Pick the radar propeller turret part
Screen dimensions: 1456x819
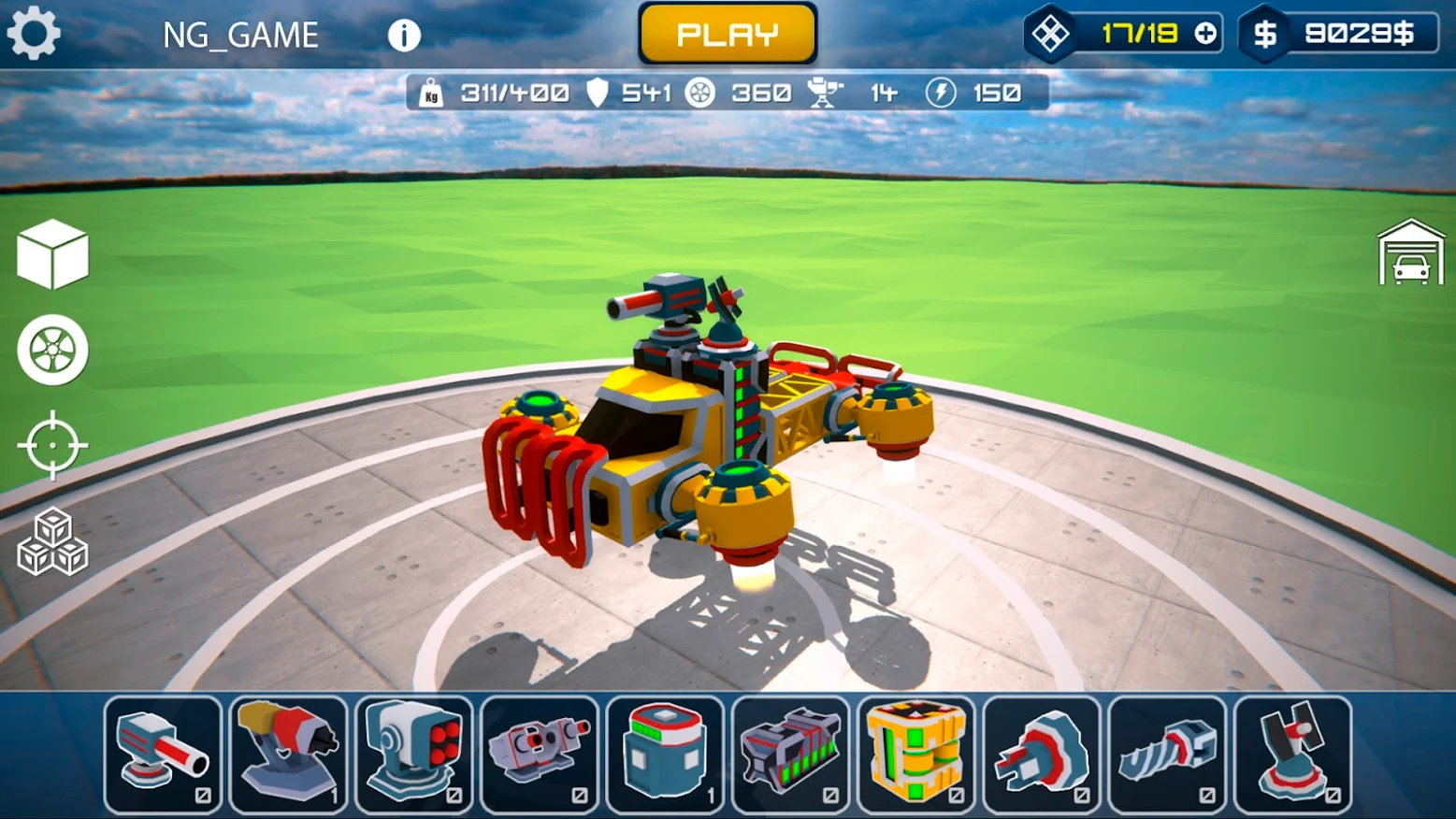(1292, 754)
